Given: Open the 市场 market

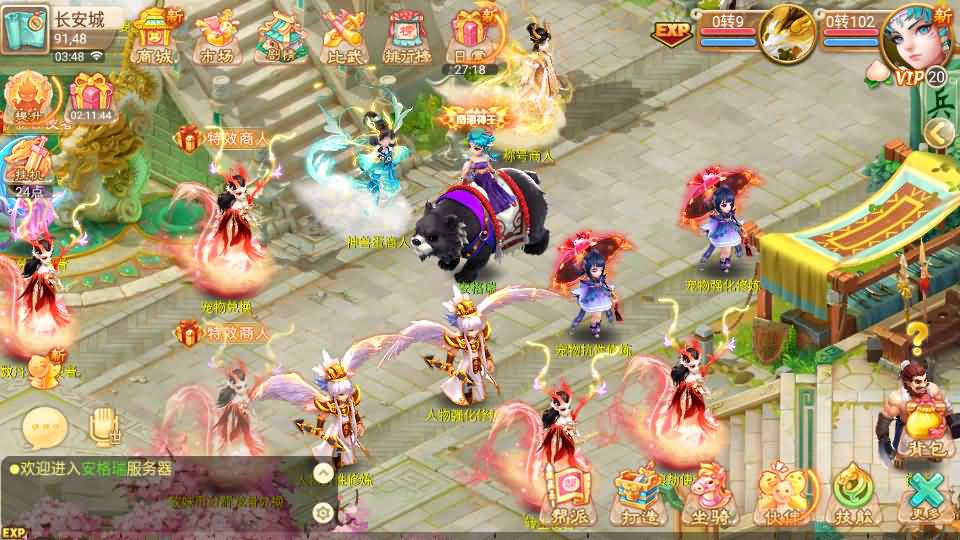Looking at the screenshot, I should pos(218,38).
